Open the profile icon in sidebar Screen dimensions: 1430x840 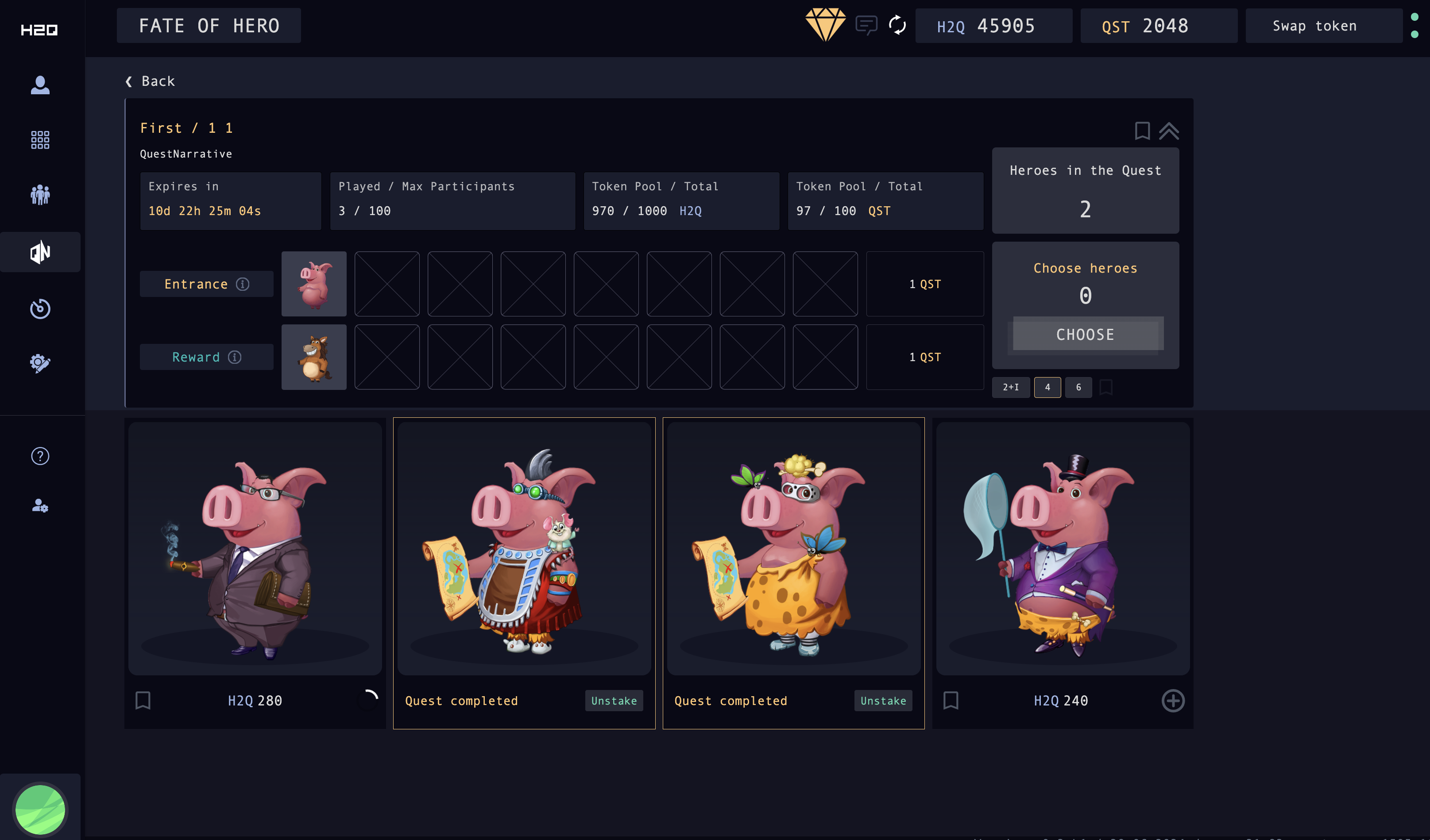pyautogui.click(x=40, y=85)
